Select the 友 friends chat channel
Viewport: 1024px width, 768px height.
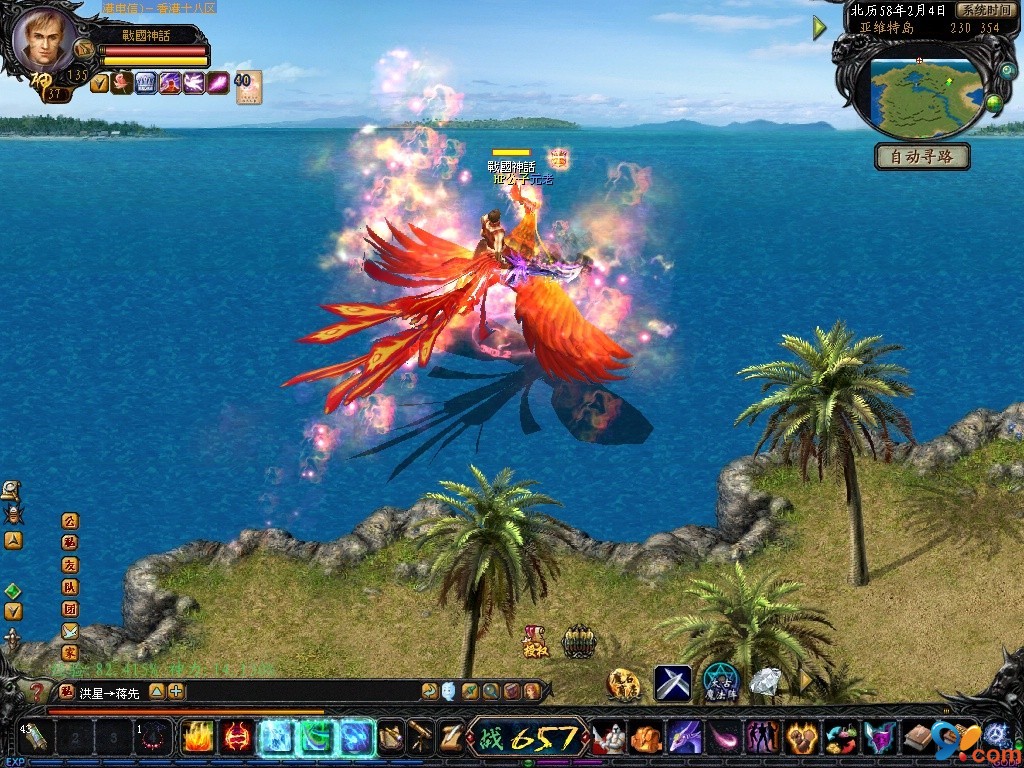[x=69, y=565]
